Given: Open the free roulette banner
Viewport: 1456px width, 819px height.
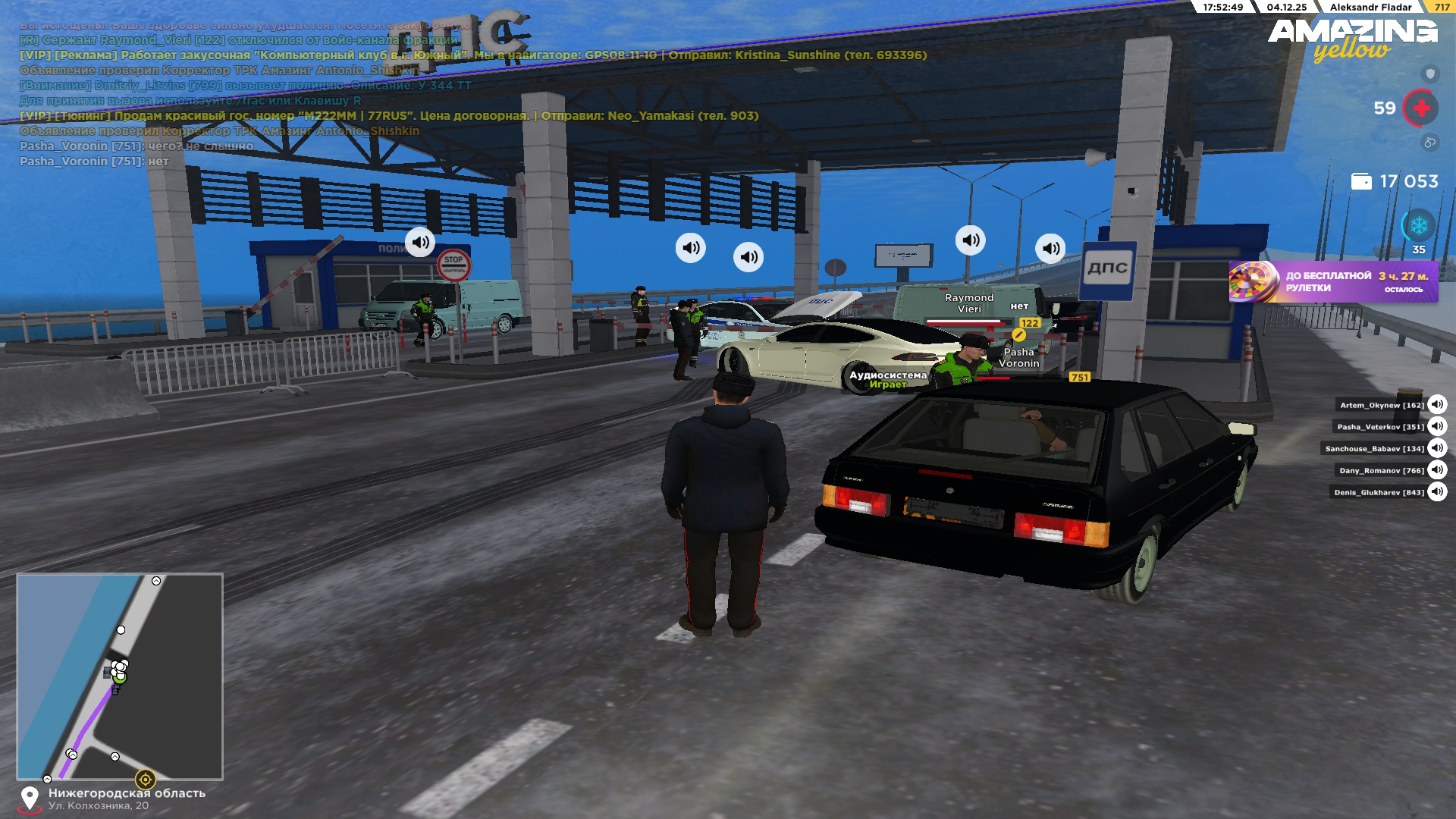Looking at the screenshot, I should [1333, 282].
